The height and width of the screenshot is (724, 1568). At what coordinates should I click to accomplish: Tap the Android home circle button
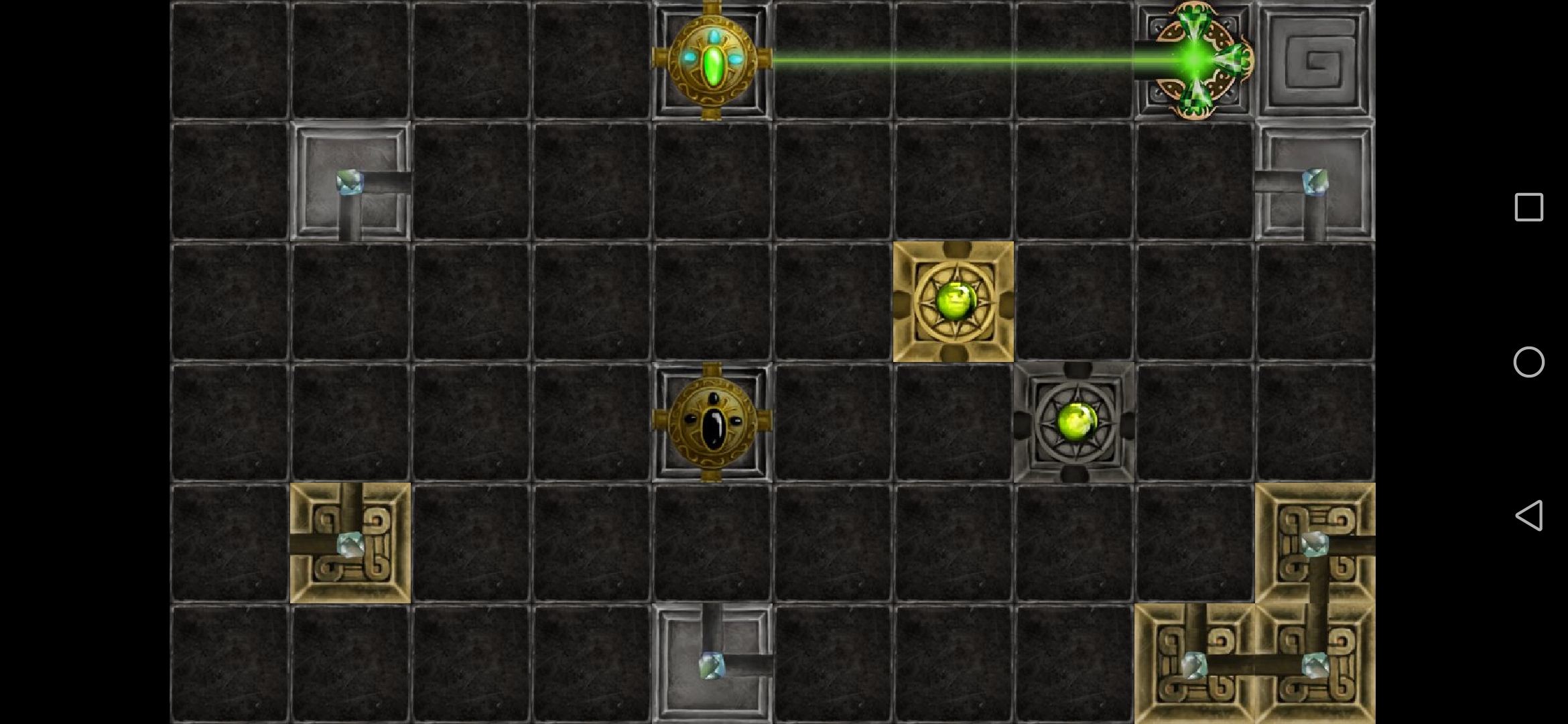[x=1528, y=362]
